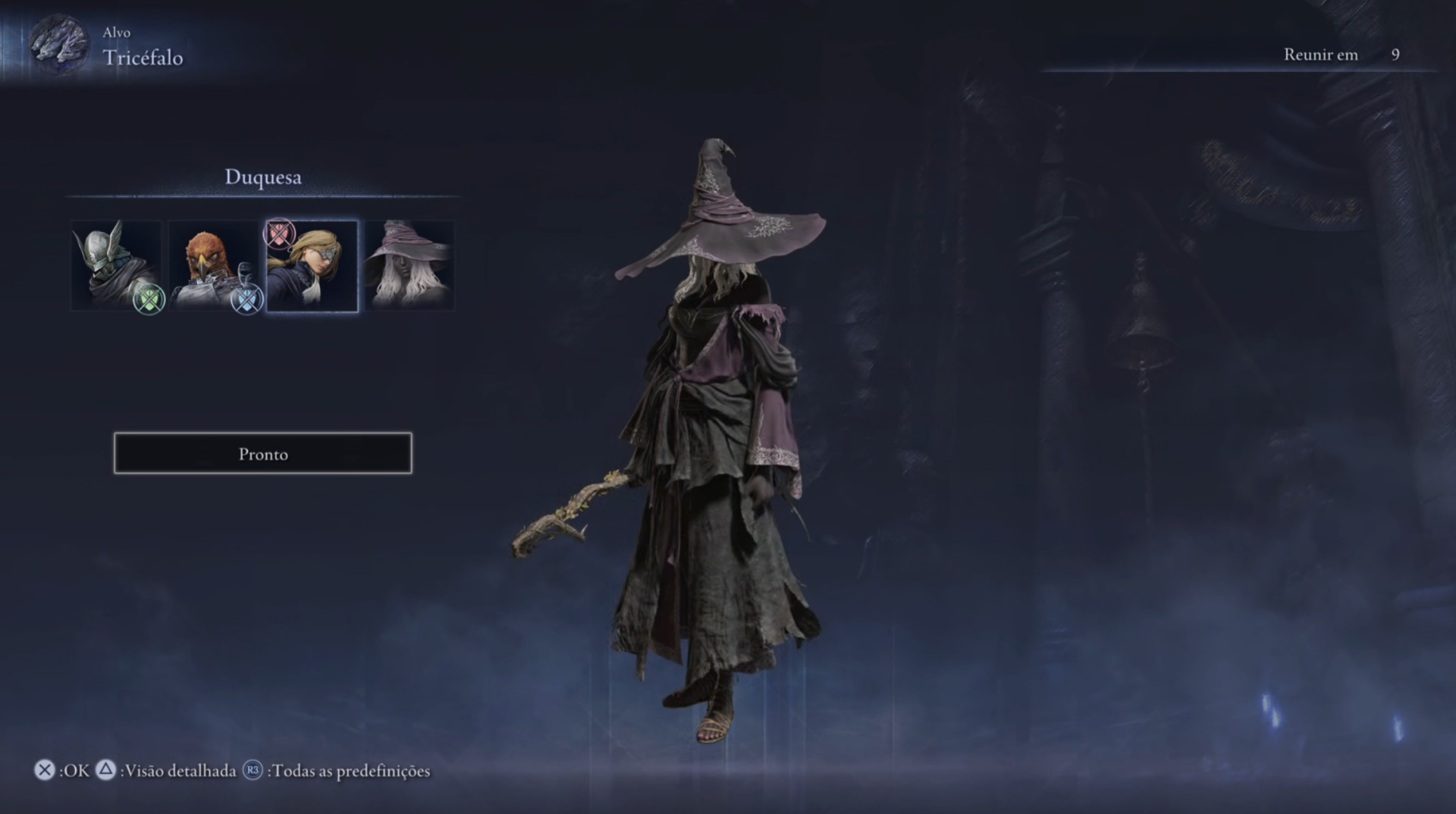Viewport: 1456px width, 814px height.
Task: Click the Pronto button
Action: (262, 453)
